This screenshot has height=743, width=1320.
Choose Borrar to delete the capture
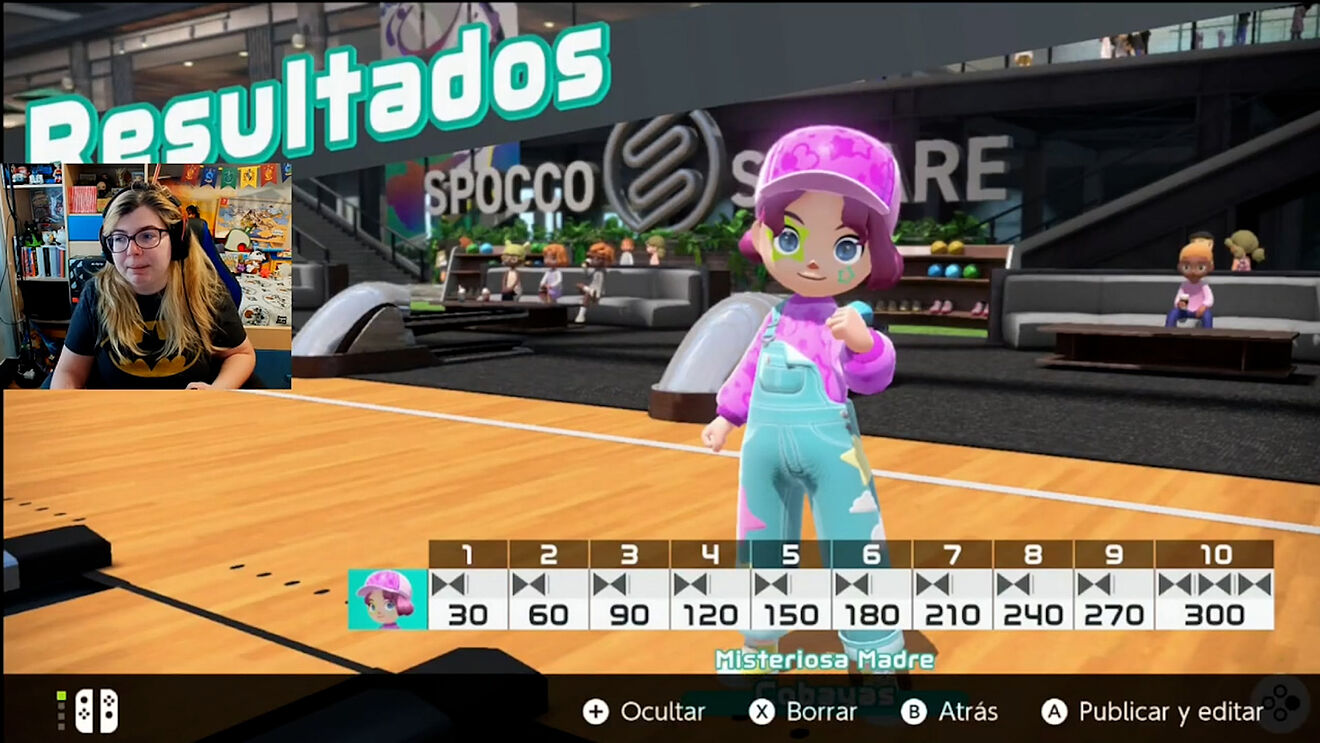pyautogui.click(x=804, y=712)
